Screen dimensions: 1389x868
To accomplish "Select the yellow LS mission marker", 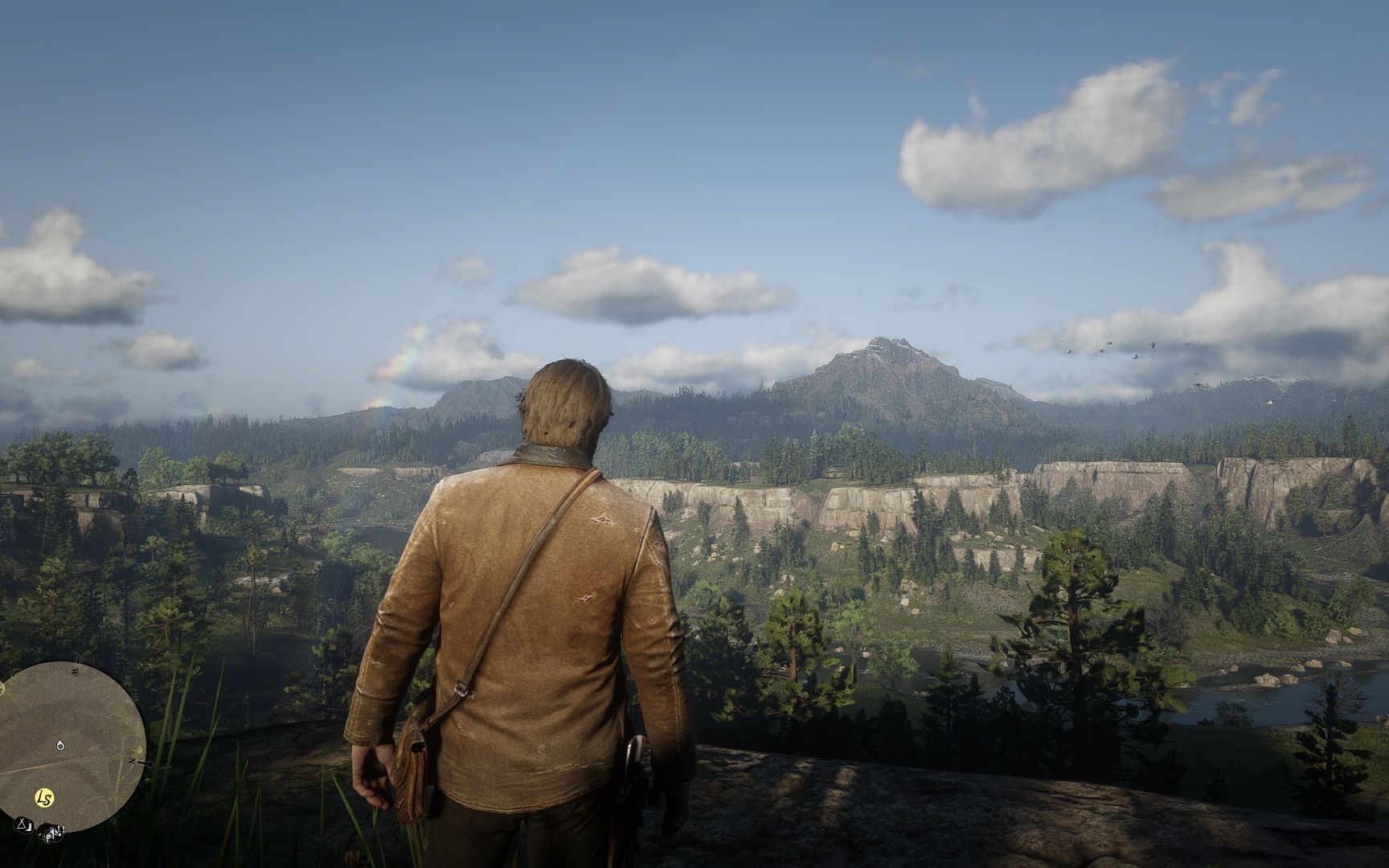I will 44,798.
